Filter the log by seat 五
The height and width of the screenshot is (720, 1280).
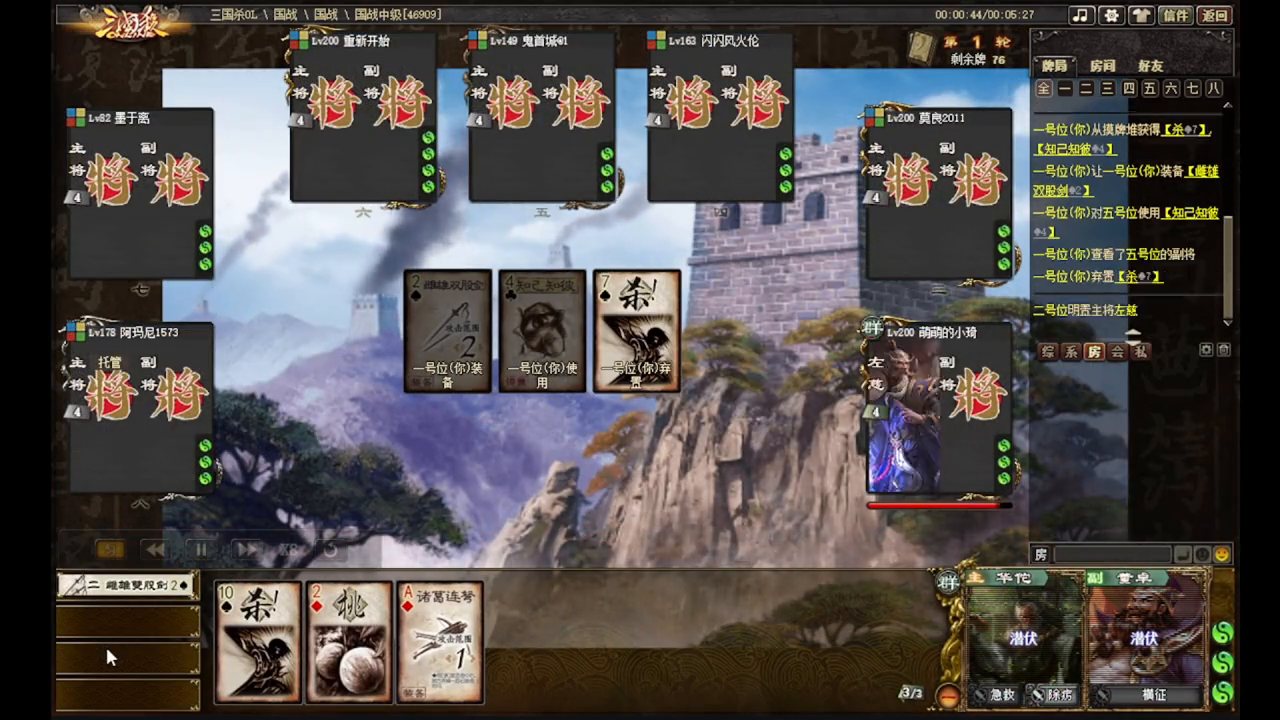click(1150, 89)
